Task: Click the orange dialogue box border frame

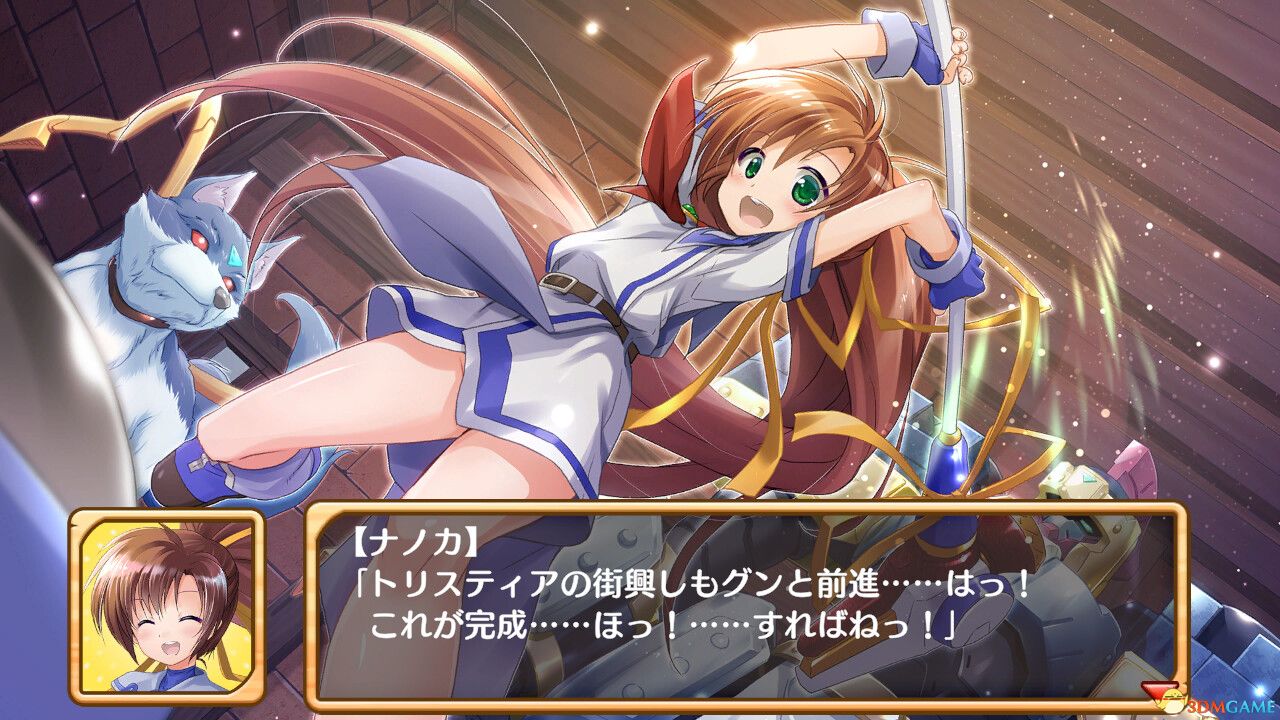Action: tap(745, 510)
